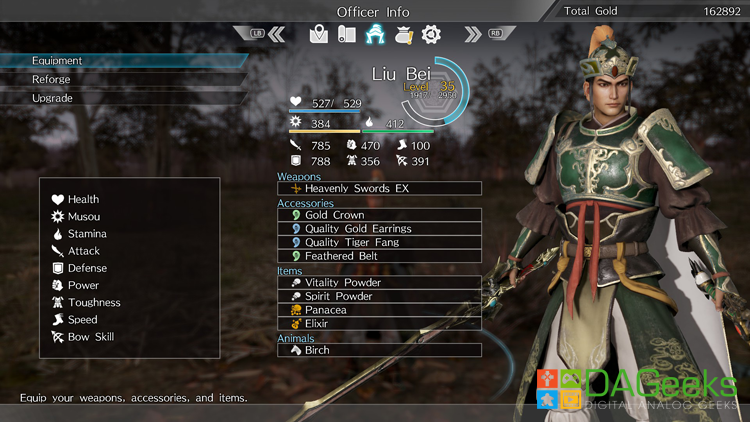Choose the Spirit Powder item slot

point(379,297)
